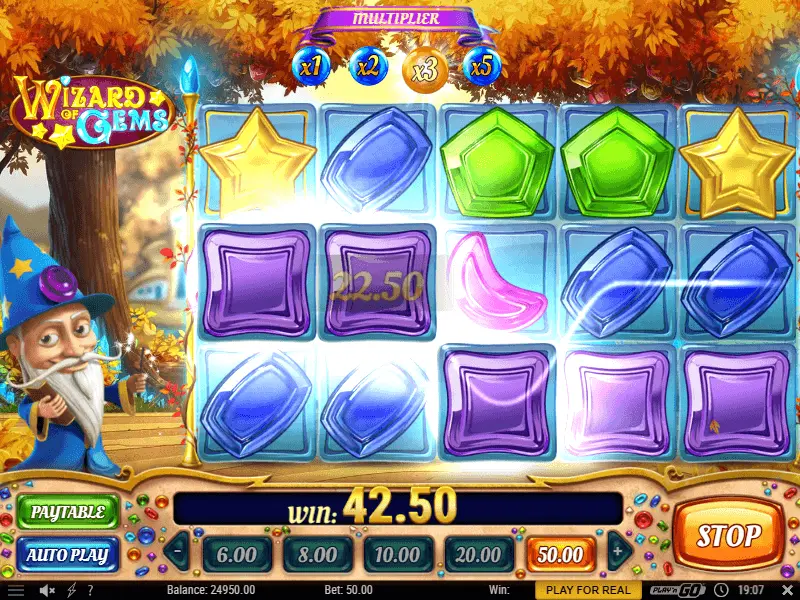Viewport: 800px width, 600px height.
Task: Select the 50.00 bet amount
Action: (559, 553)
